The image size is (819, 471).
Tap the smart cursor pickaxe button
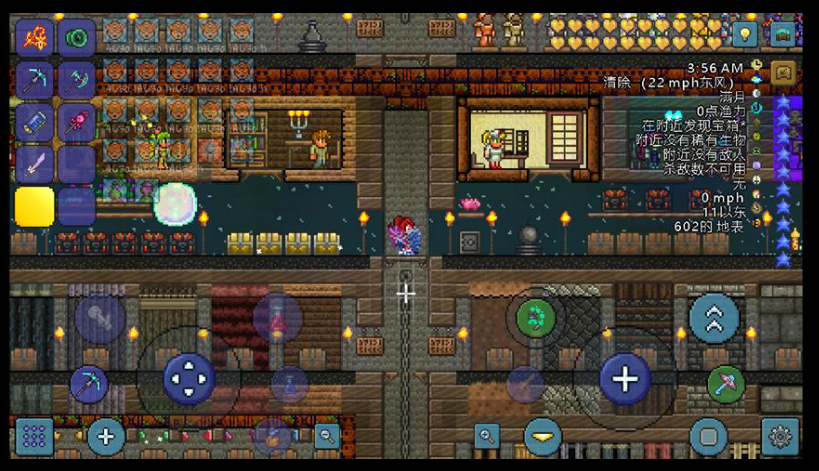(x=726, y=384)
